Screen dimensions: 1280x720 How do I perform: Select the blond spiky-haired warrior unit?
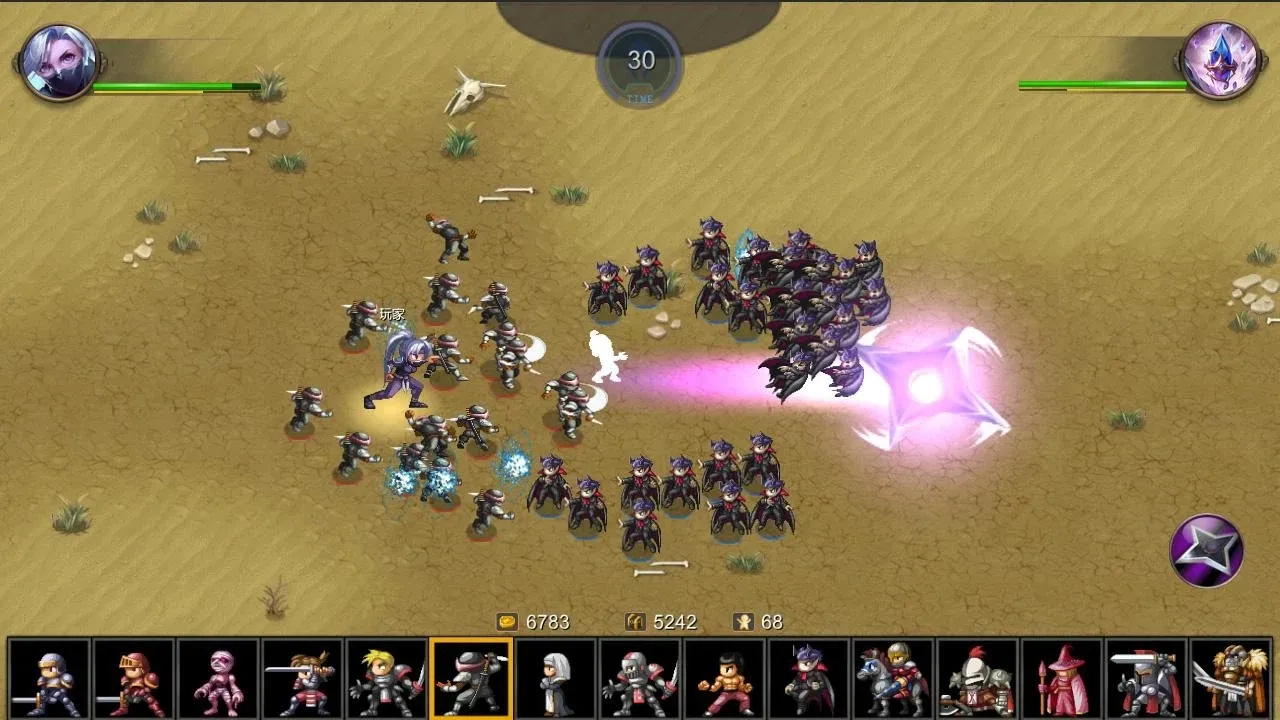(x=387, y=679)
